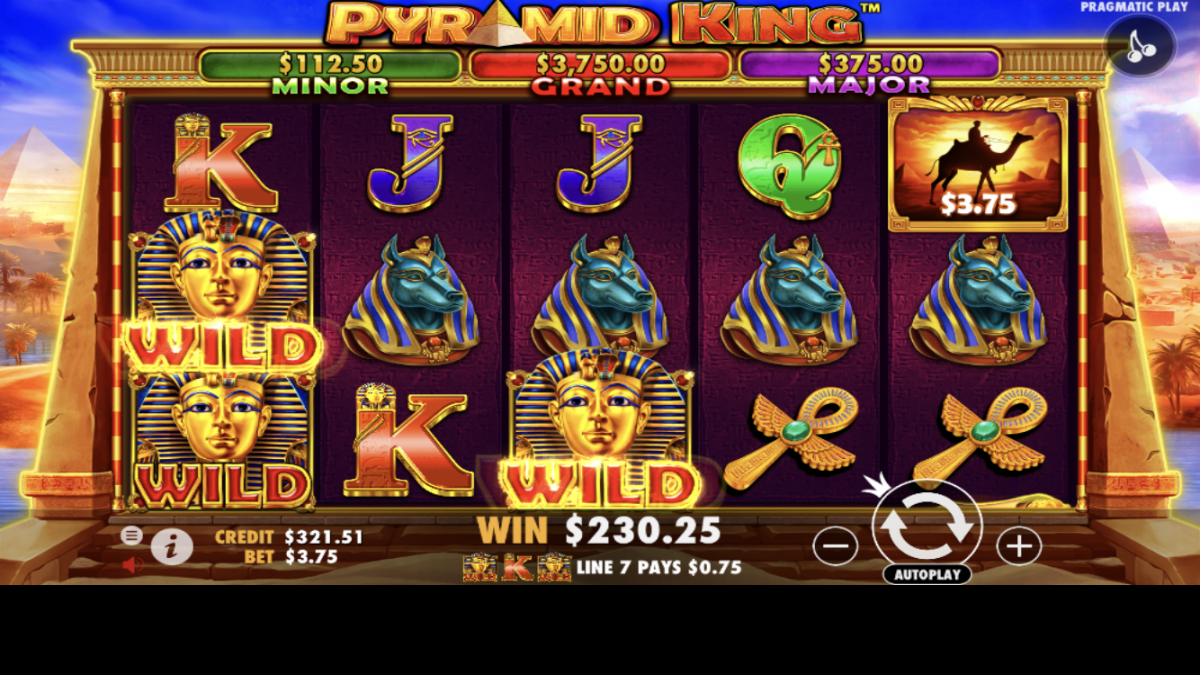Open the game info paytable

coord(172,546)
